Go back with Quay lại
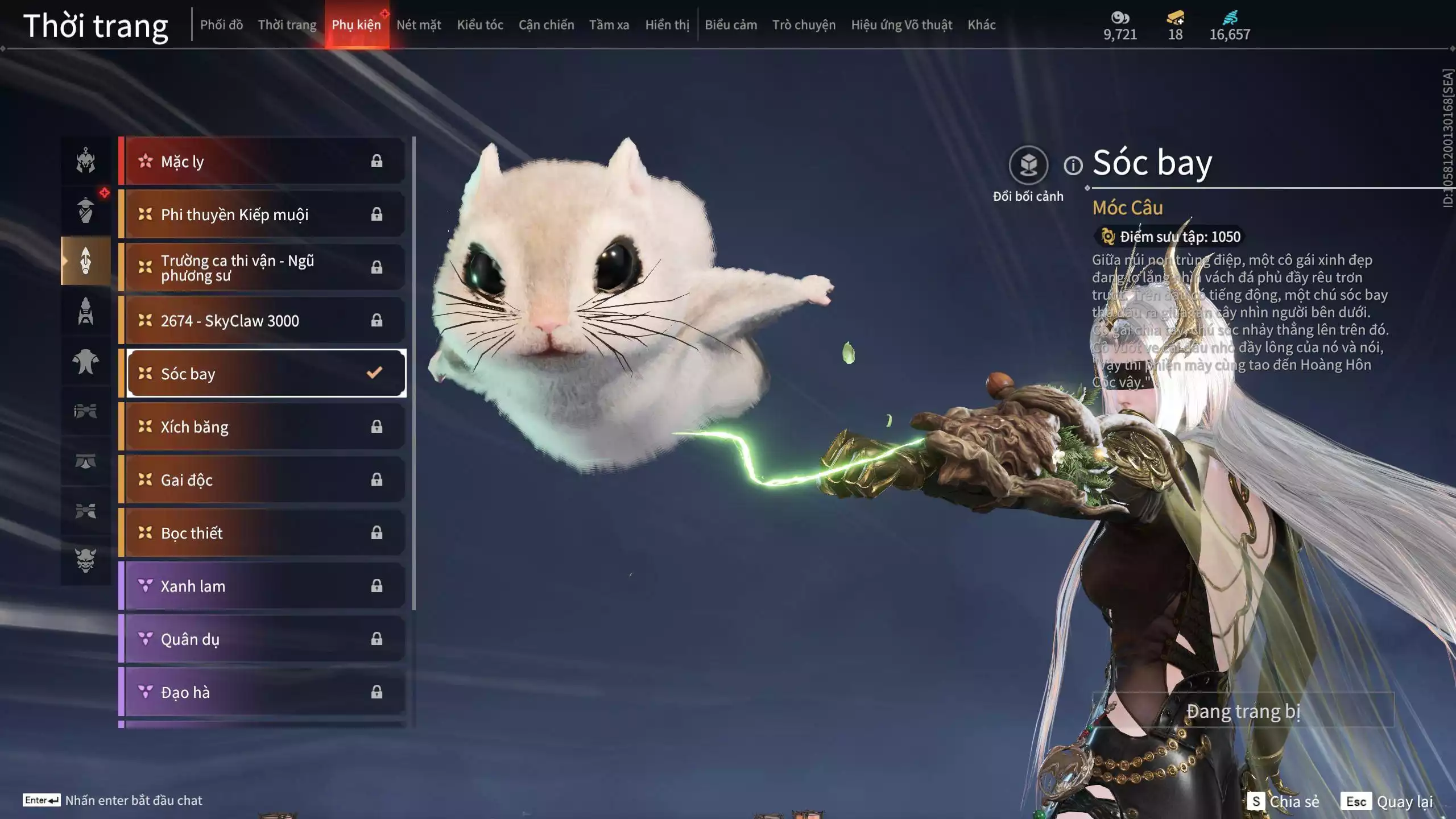Viewport: 1456px width, 819px height. [1388, 801]
